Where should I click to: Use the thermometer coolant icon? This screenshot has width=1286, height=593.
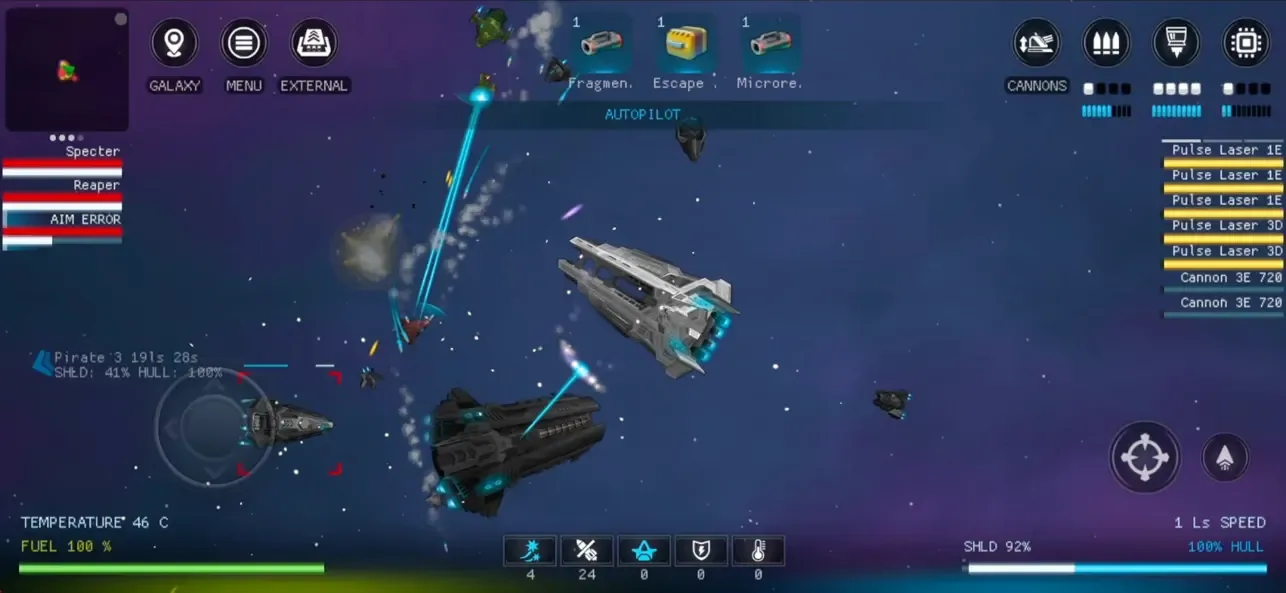[758, 551]
